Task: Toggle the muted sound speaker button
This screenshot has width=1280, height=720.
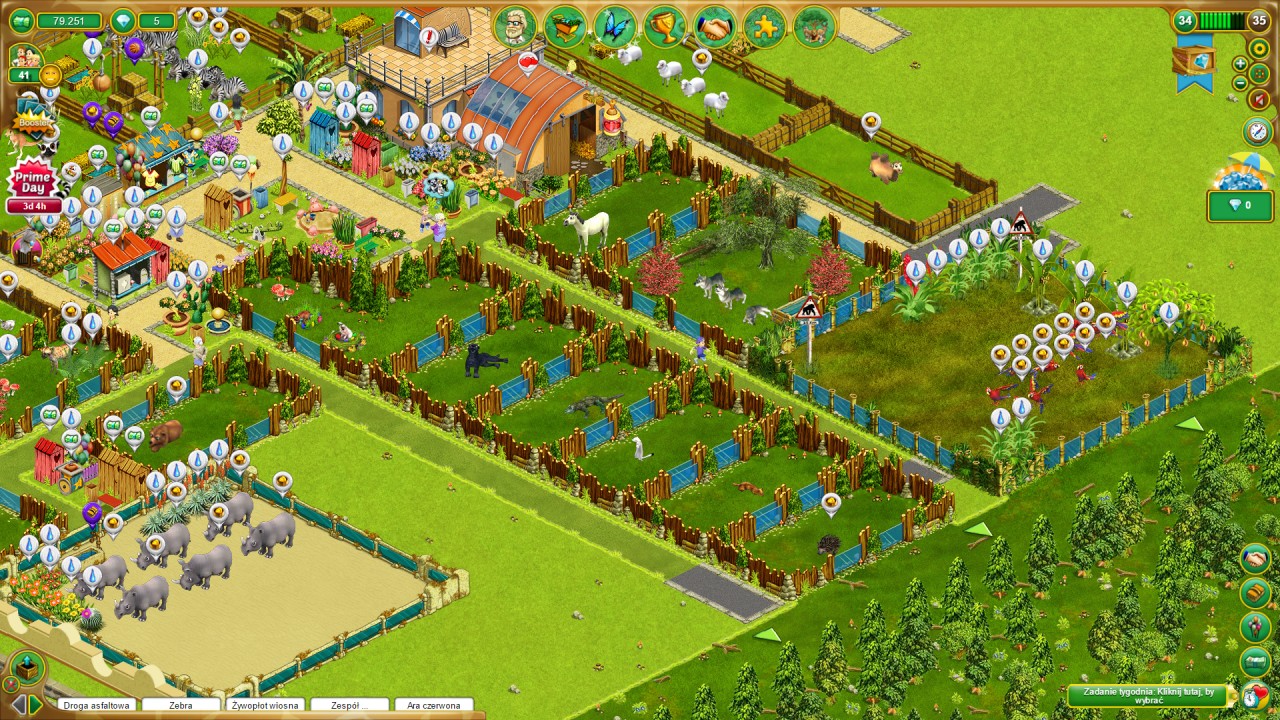Action: [1259, 99]
